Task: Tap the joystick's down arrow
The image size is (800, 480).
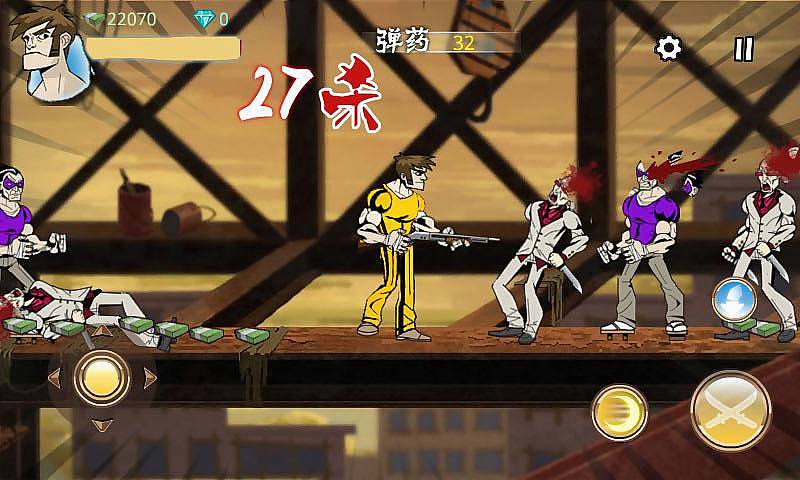Action: pos(101,426)
